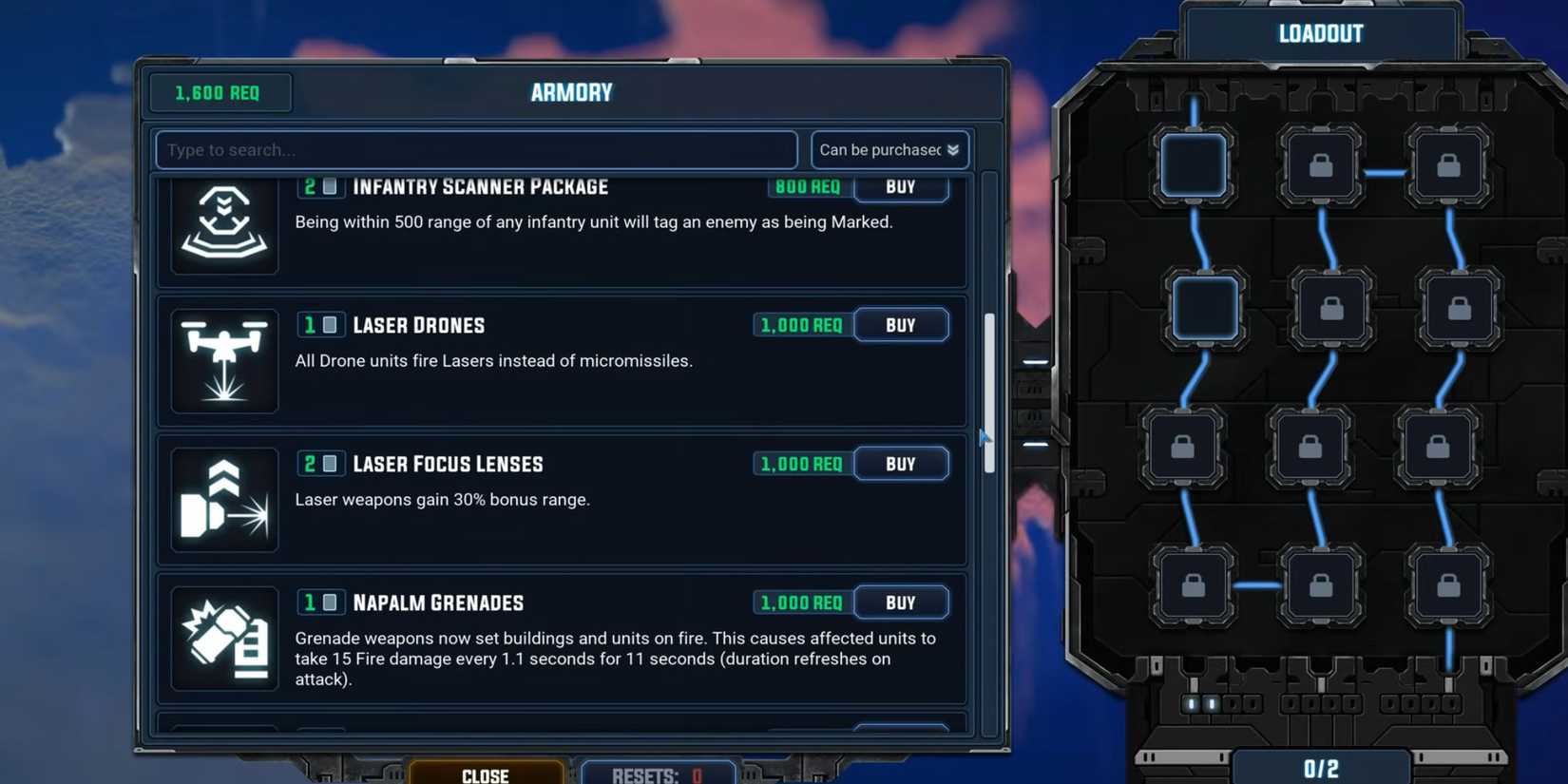
Task: Click the Infantry Scanner Package item icon
Action: tap(224, 225)
